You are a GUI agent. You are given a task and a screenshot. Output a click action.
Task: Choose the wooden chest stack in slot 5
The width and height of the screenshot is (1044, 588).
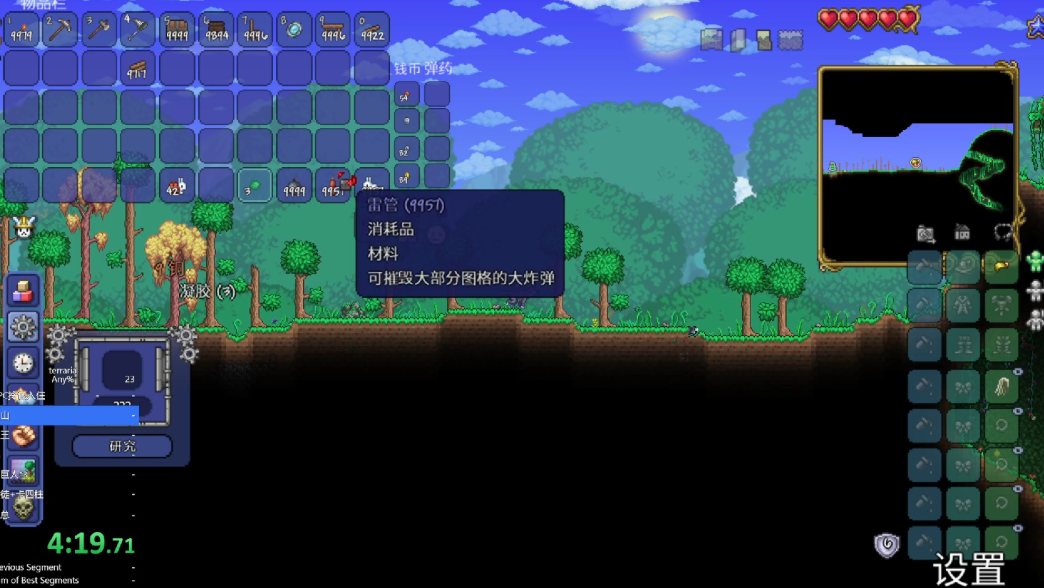177,30
